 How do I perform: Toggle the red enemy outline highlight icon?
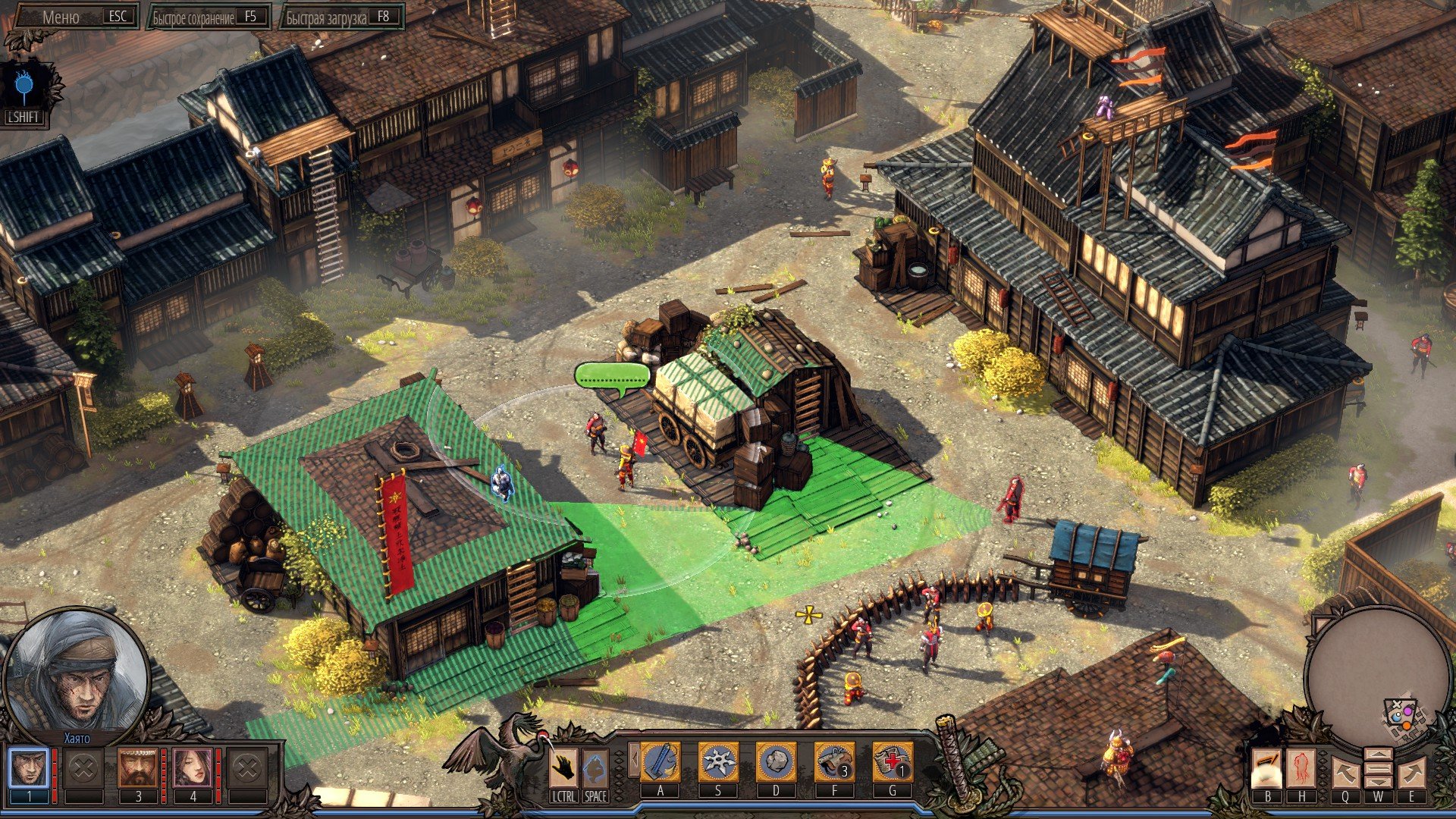pyautogui.click(x=1301, y=768)
